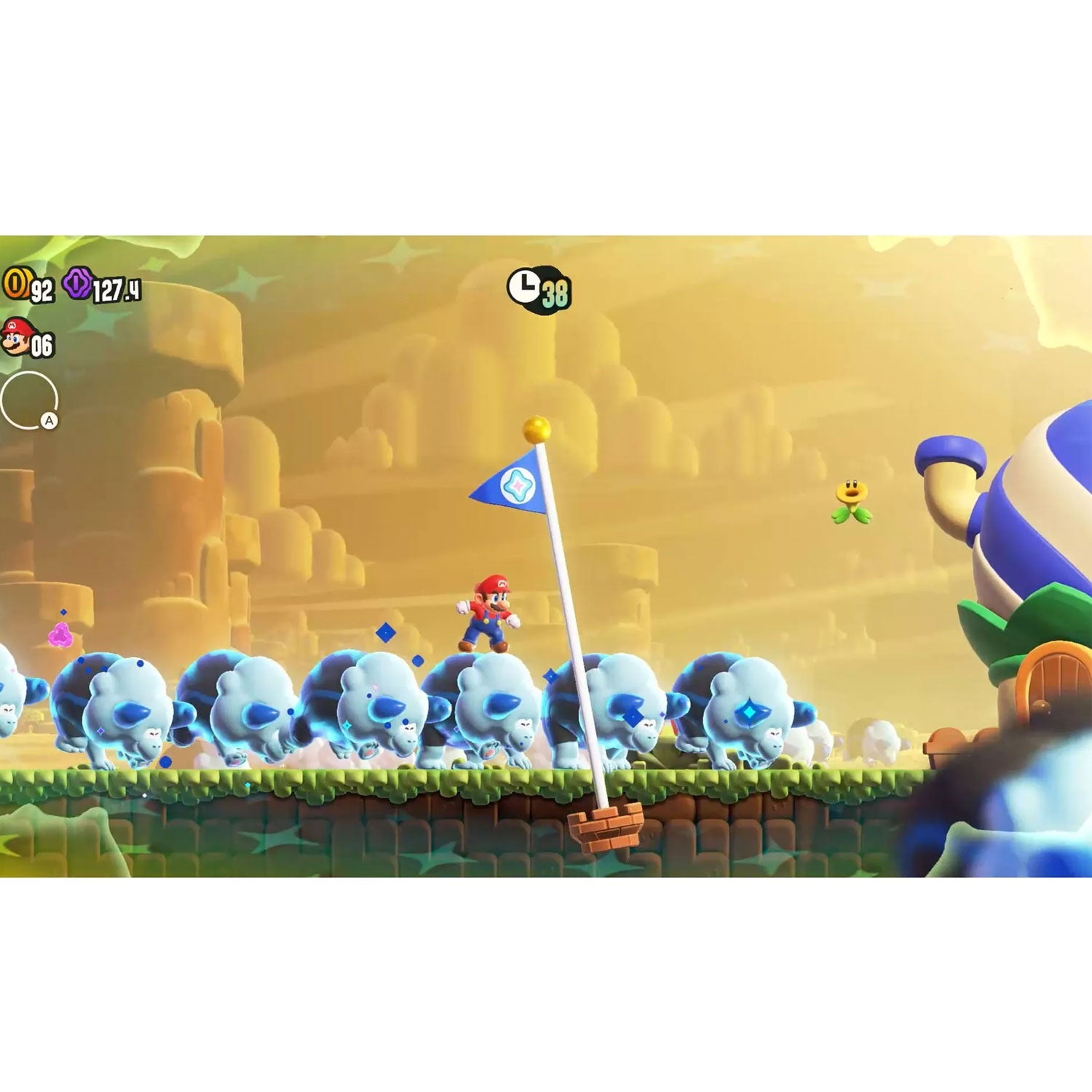Toggle the coin counter visibility
Viewport: 1092px width, 1092px height.
29,285
